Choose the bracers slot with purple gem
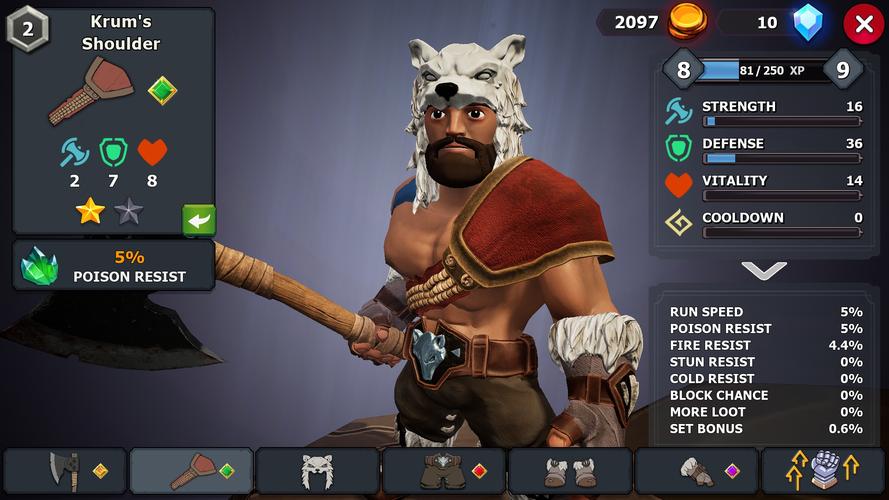889x500 pixels. pyautogui.click(x=696, y=470)
